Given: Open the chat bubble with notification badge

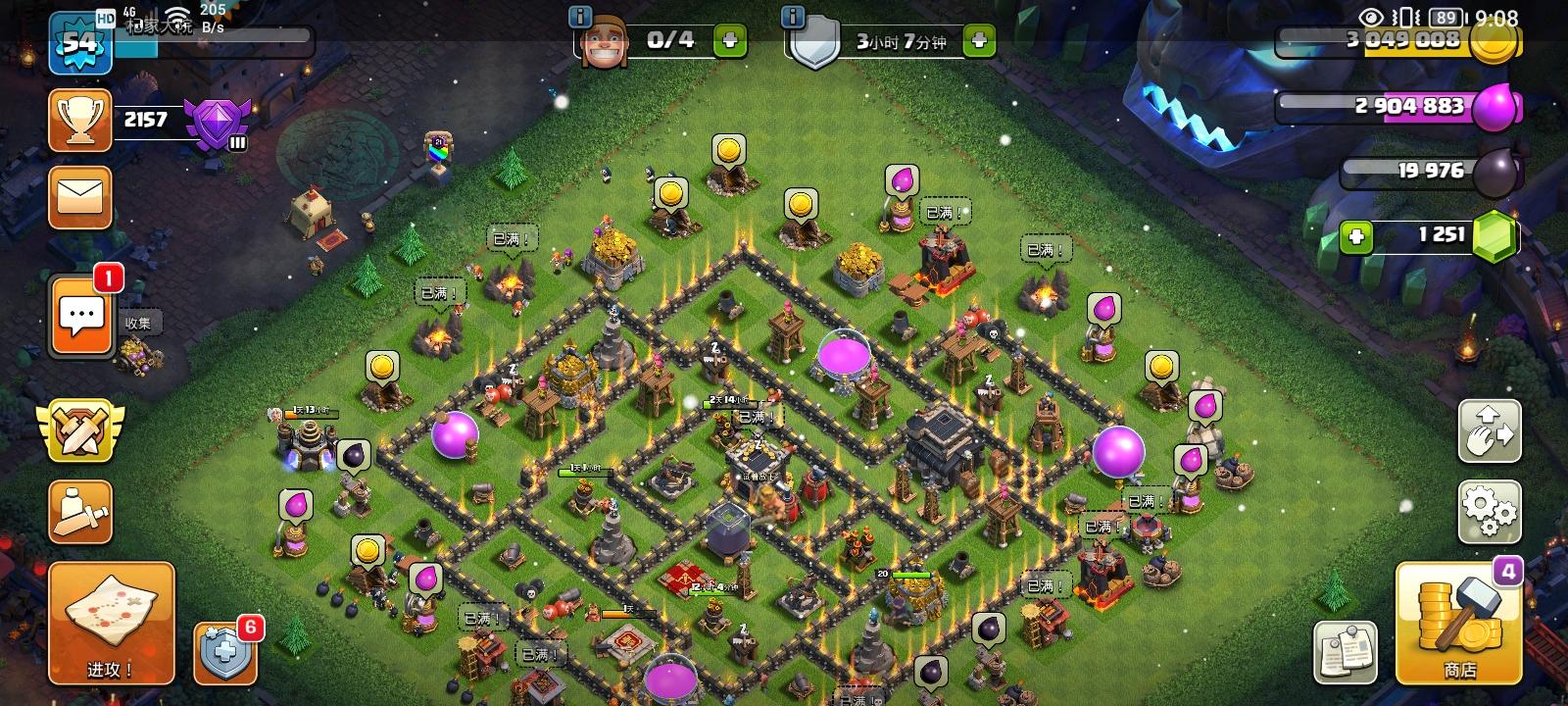Looking at the screenshot, I should (81, 317).
